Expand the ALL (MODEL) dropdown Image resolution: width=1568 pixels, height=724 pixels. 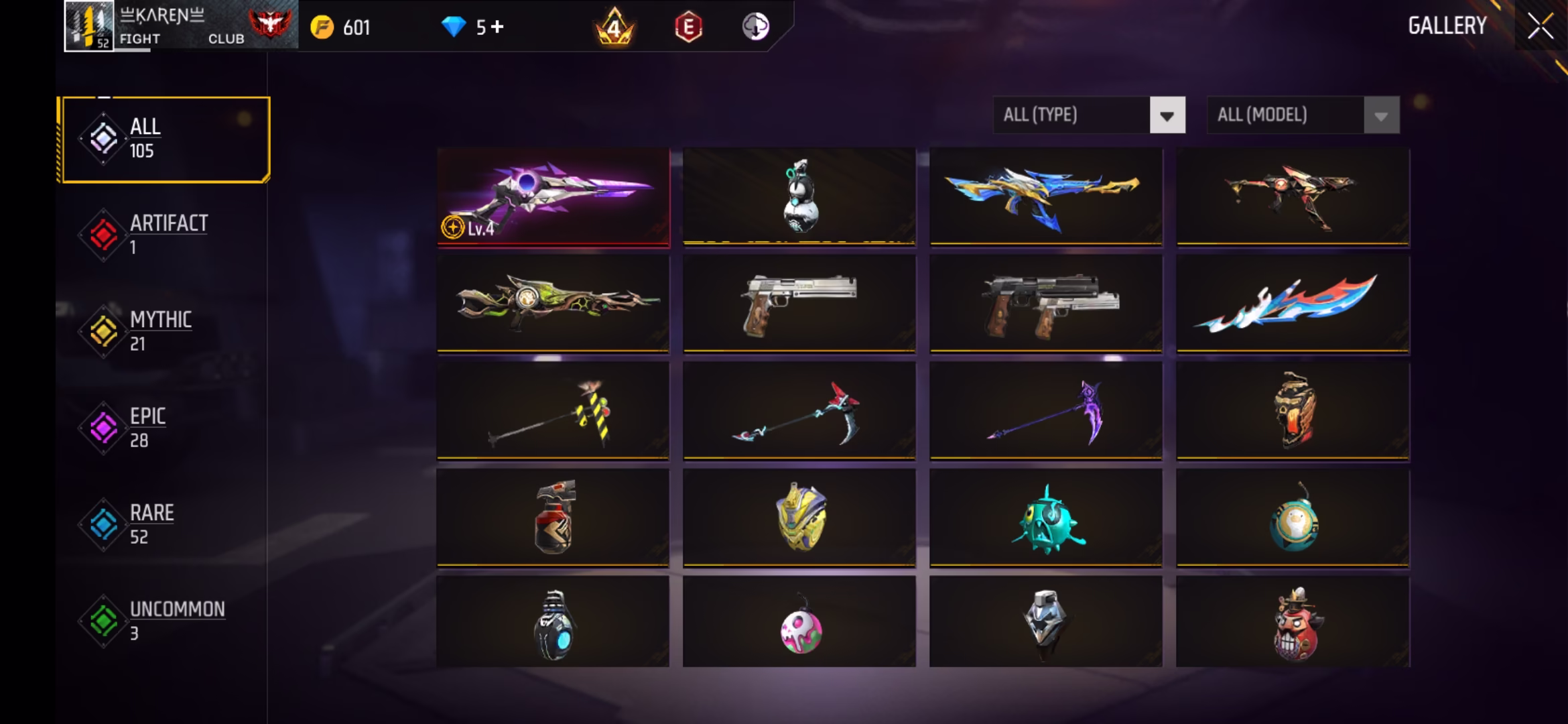pos(1303,115)
